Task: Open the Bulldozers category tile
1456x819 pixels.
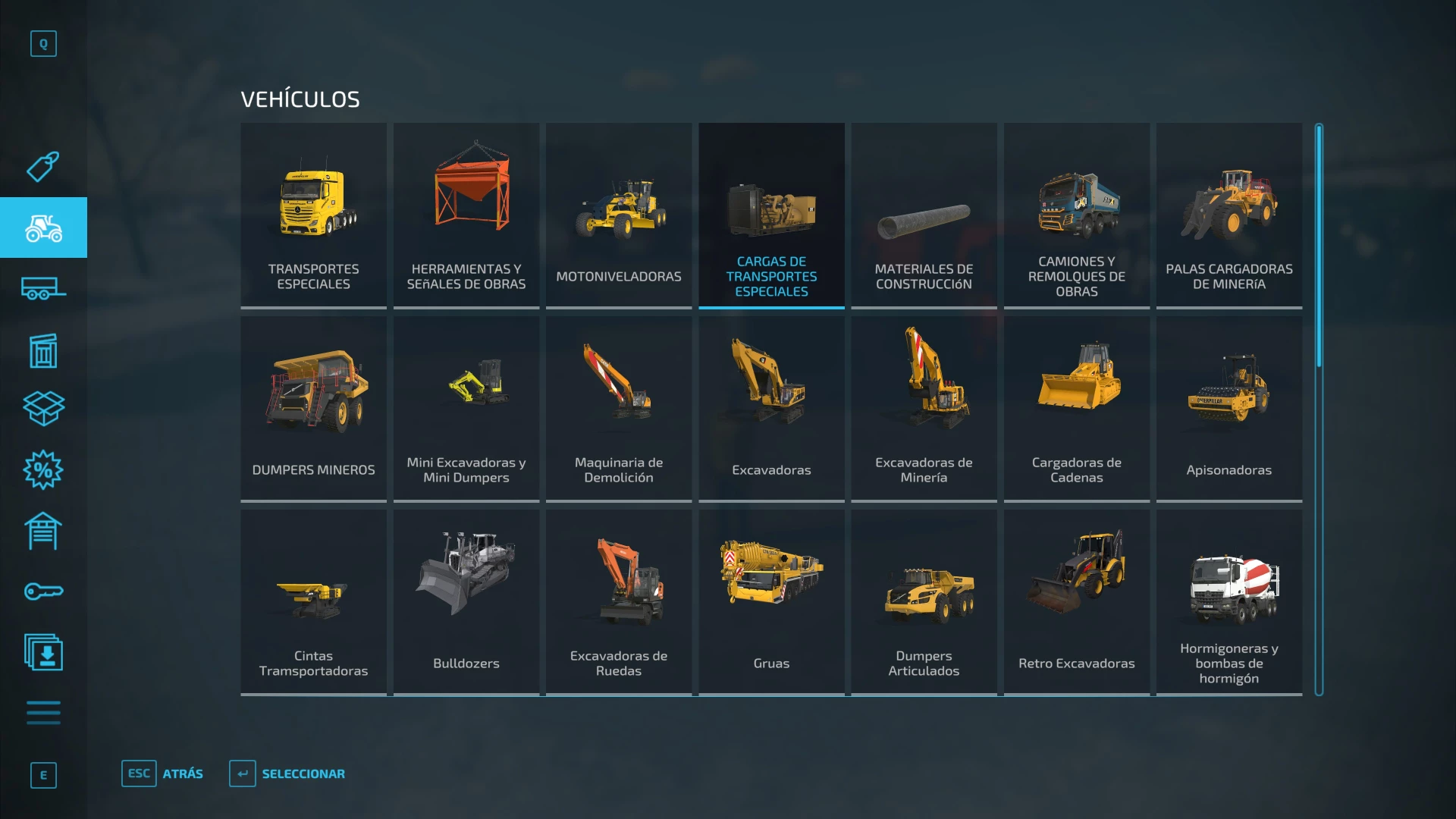Action: [466, 601]
